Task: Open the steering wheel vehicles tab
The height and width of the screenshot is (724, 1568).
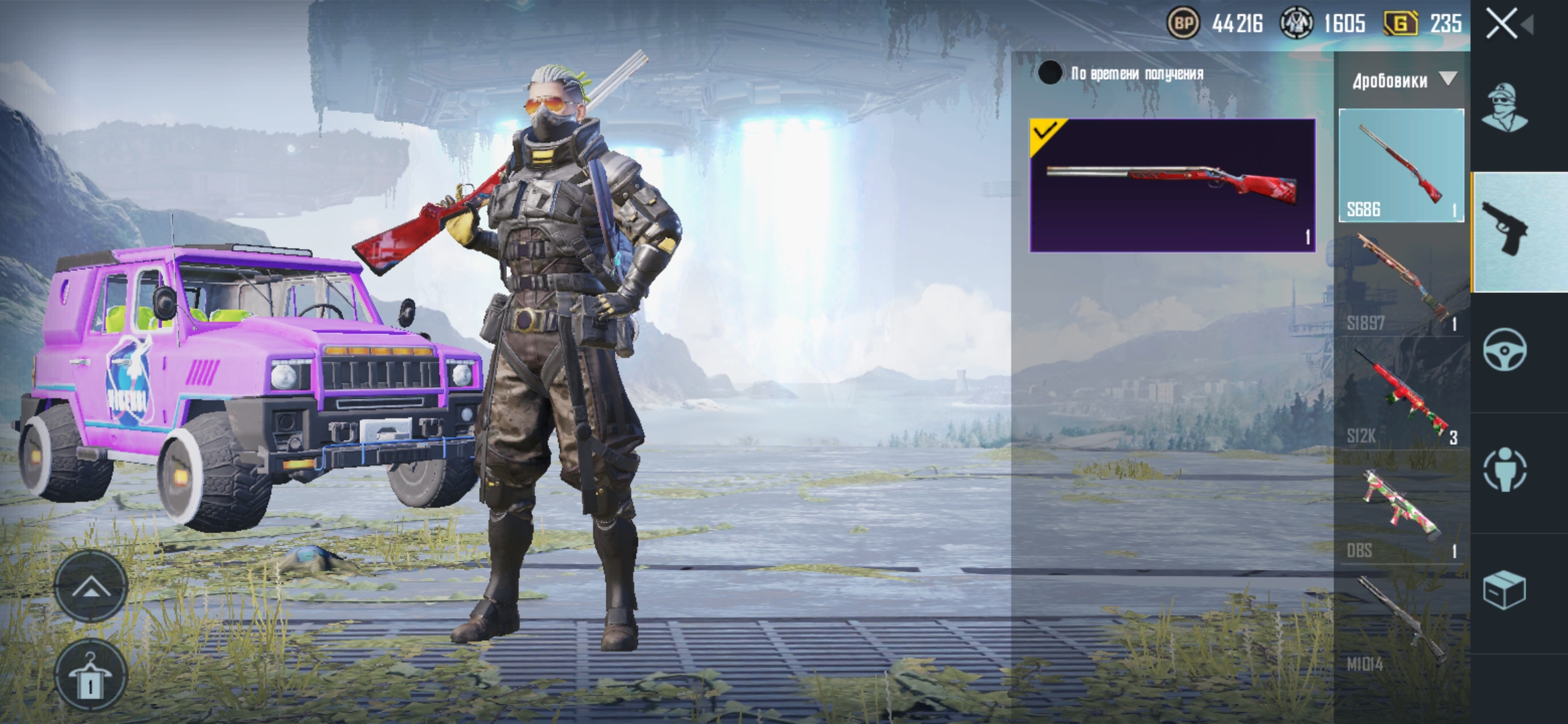Action: coord(1504,349)
